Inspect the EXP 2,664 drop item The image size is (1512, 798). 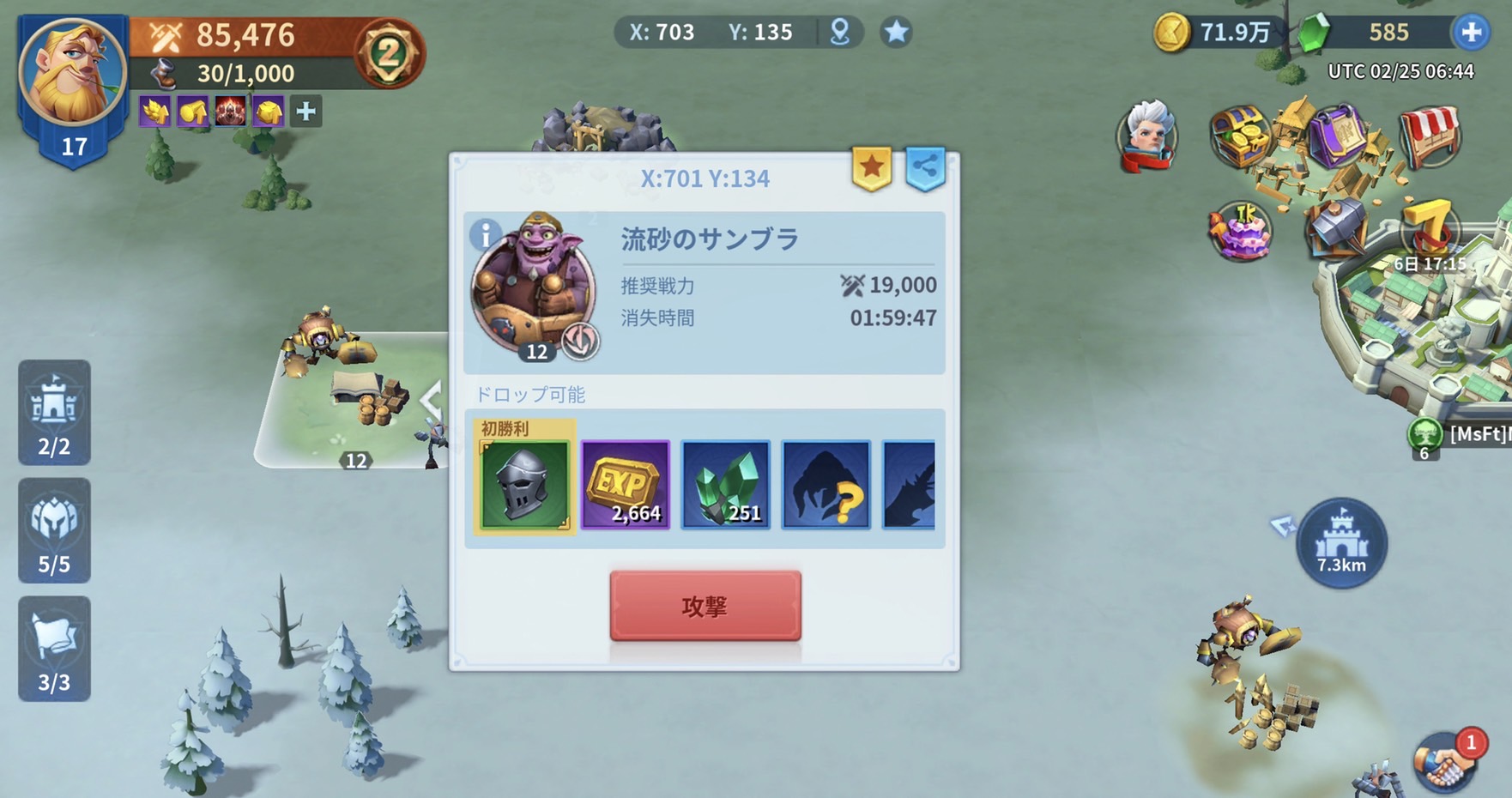pyautogui.click(x=626, y=485)
